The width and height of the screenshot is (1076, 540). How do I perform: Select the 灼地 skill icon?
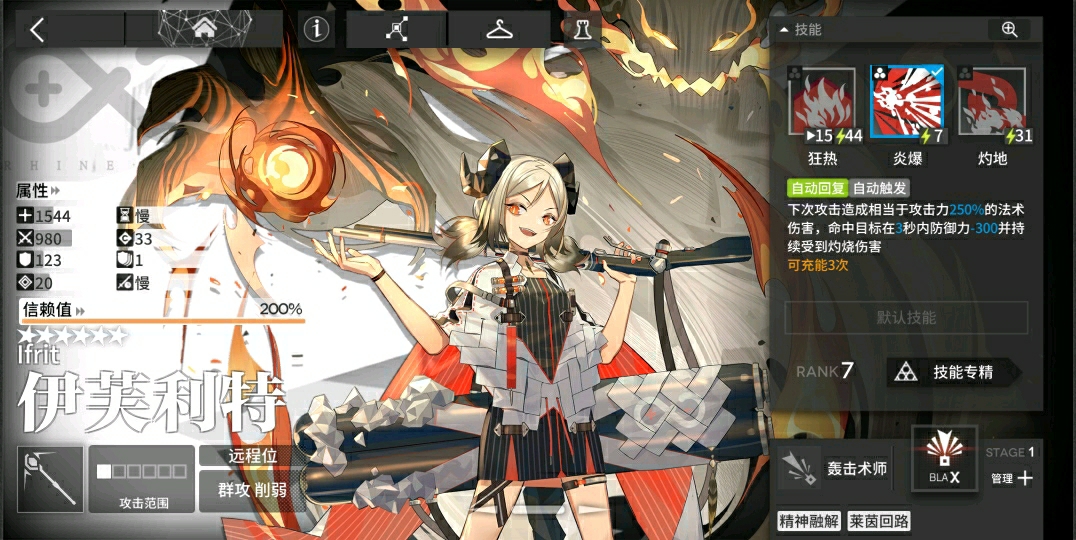tap(992, 103)
